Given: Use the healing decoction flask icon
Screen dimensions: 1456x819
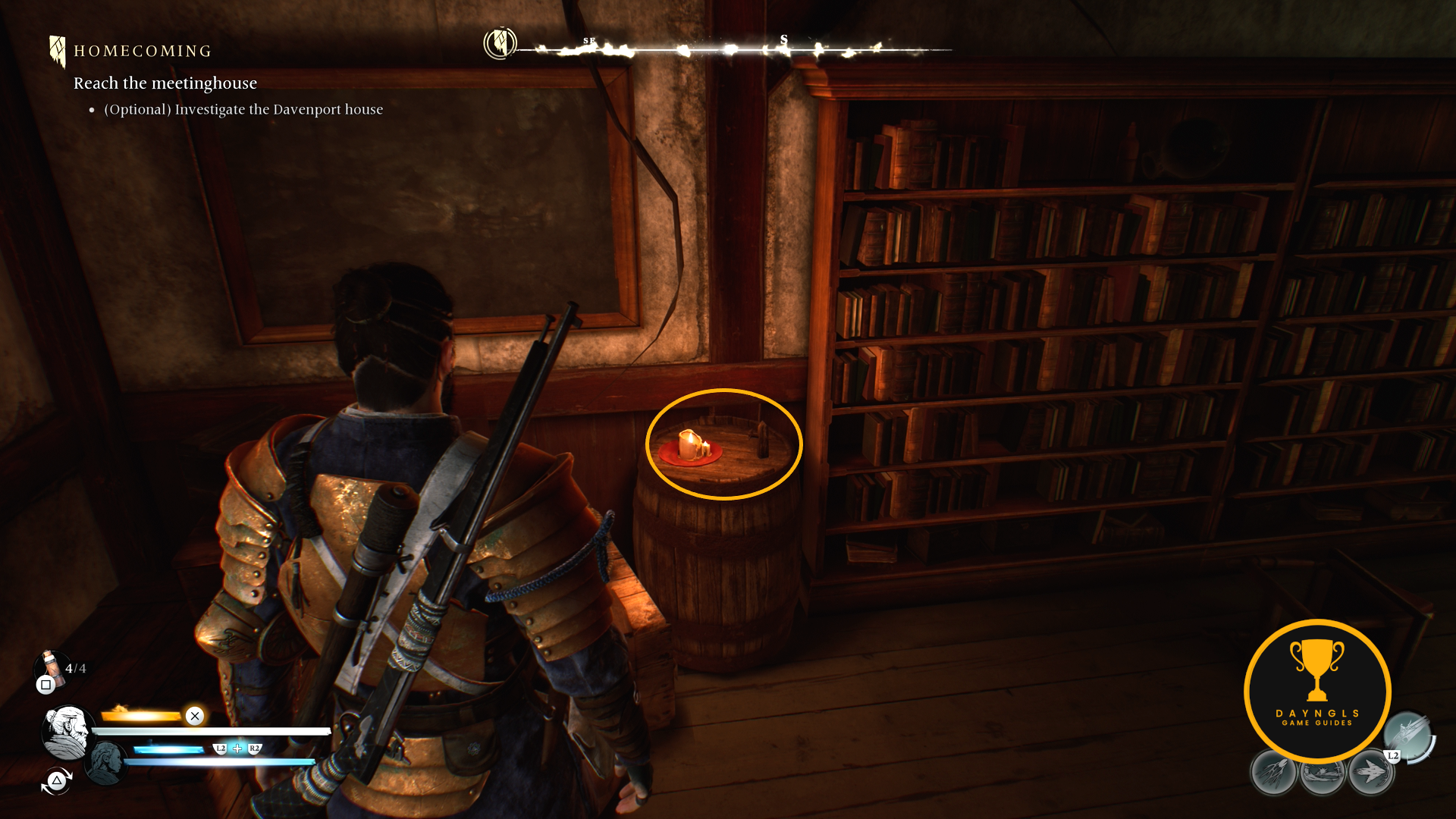Looking at the screenshot, I should (51, 667).
